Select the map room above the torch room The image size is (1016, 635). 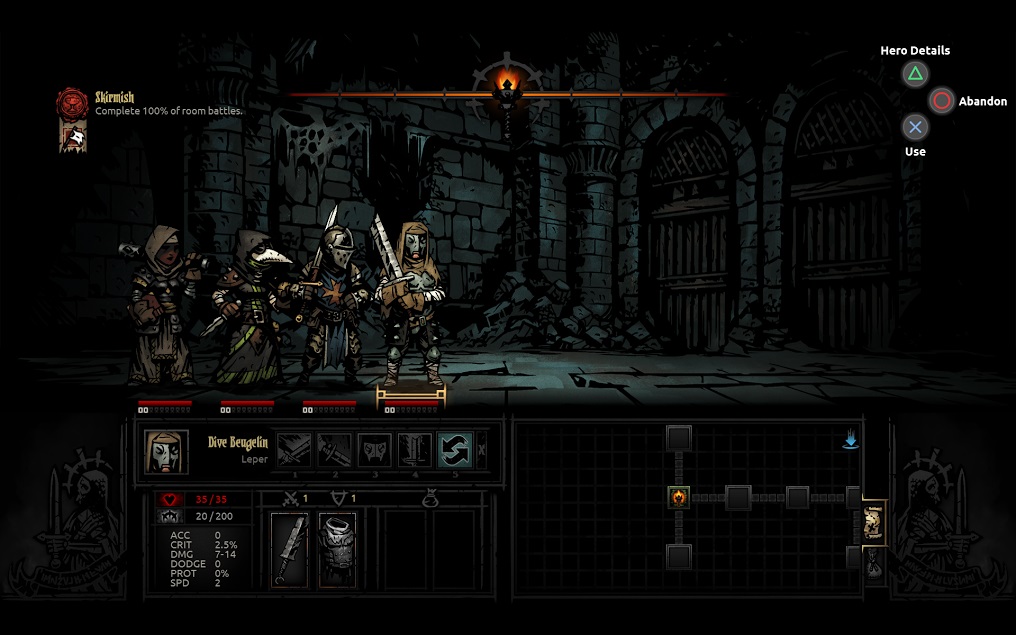tap(679, 437)
